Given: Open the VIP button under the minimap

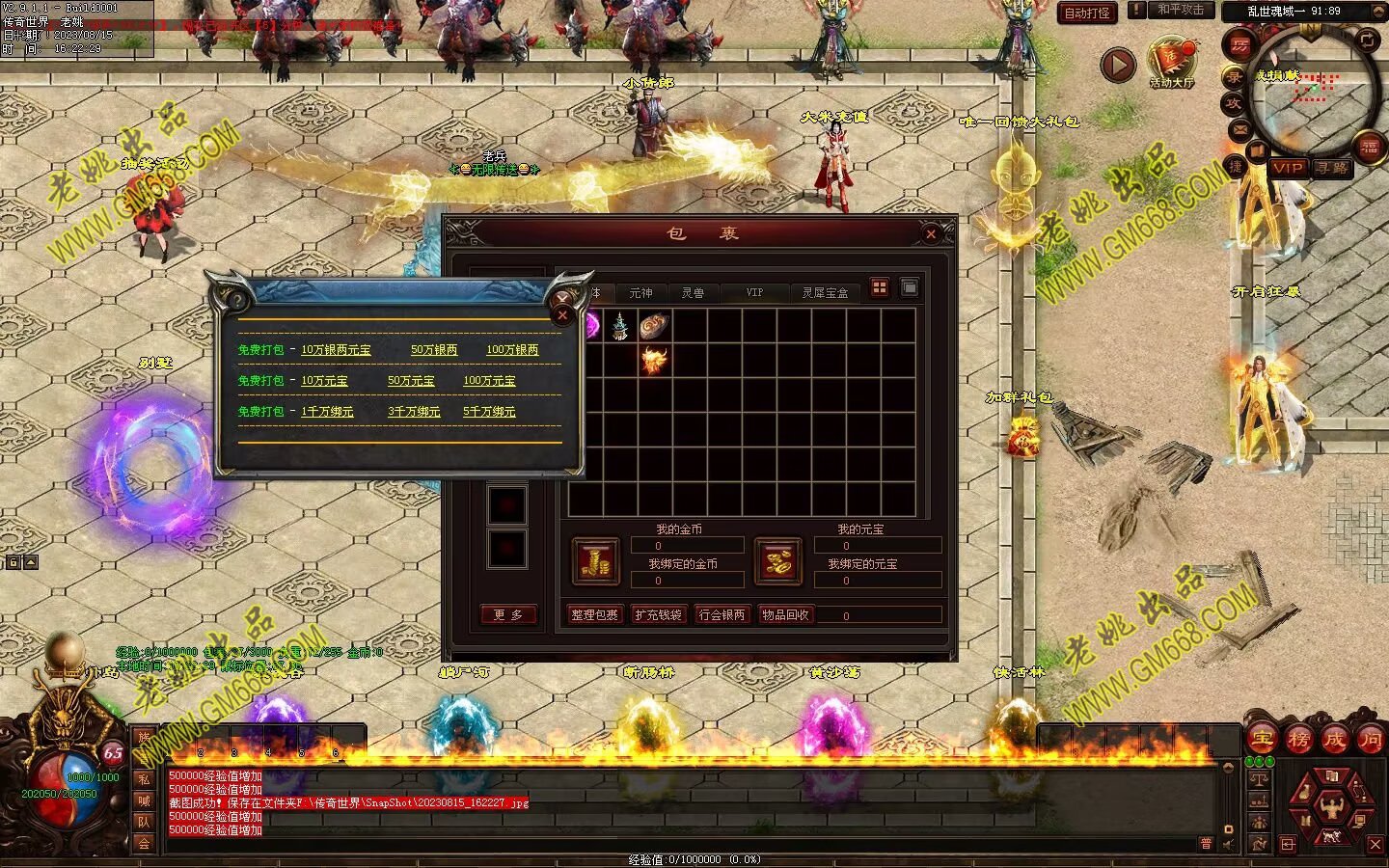Looking at the screenshot, I should [1287, 168].
